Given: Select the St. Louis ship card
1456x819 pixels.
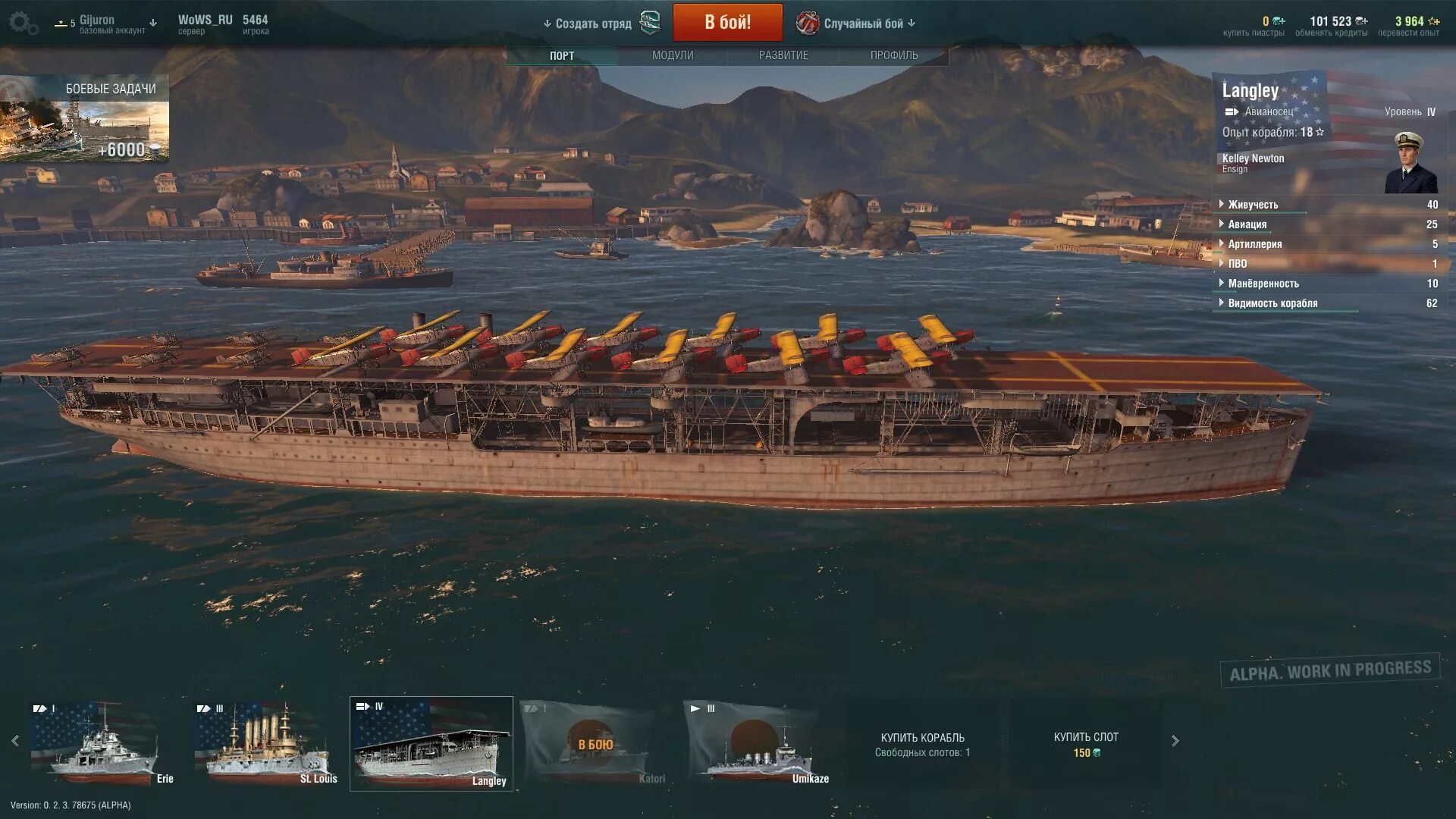Looking at the screenshot, I should pos(265,743).
